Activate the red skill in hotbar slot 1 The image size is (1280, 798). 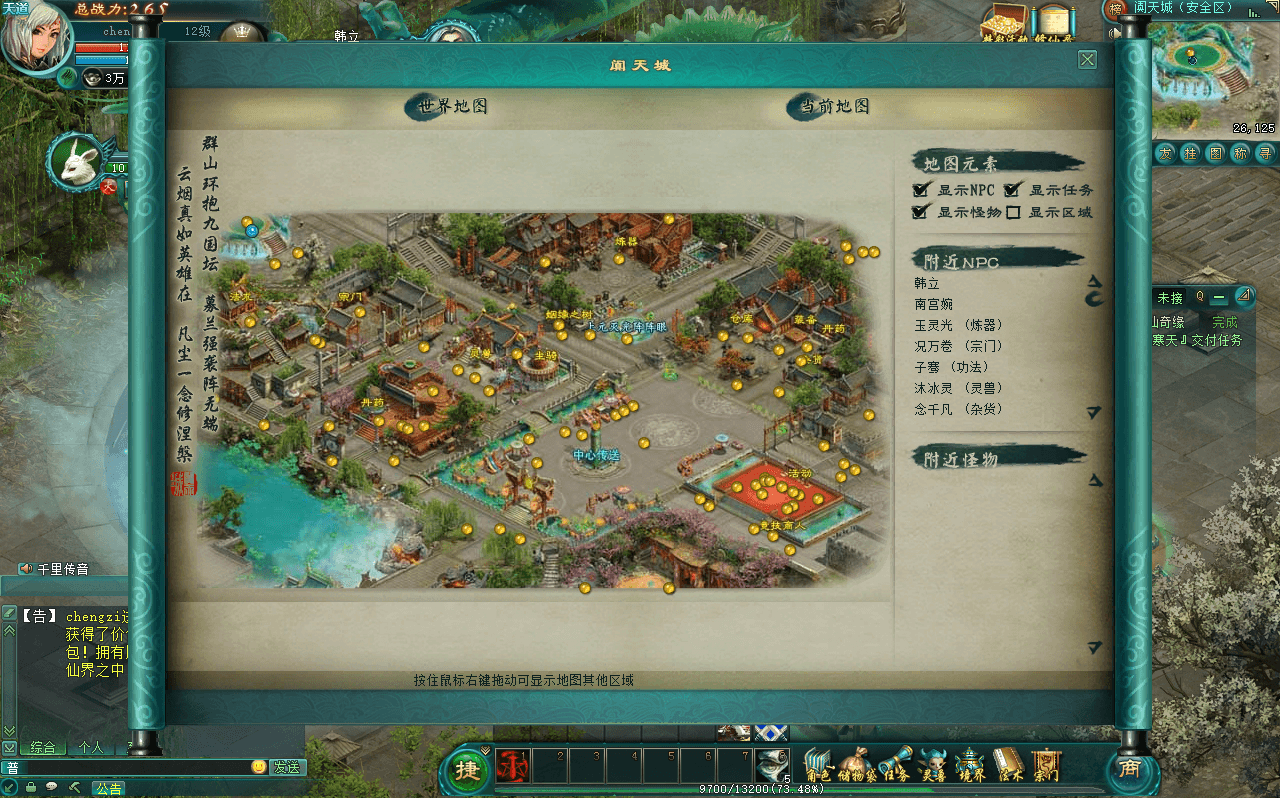point(514,767)
